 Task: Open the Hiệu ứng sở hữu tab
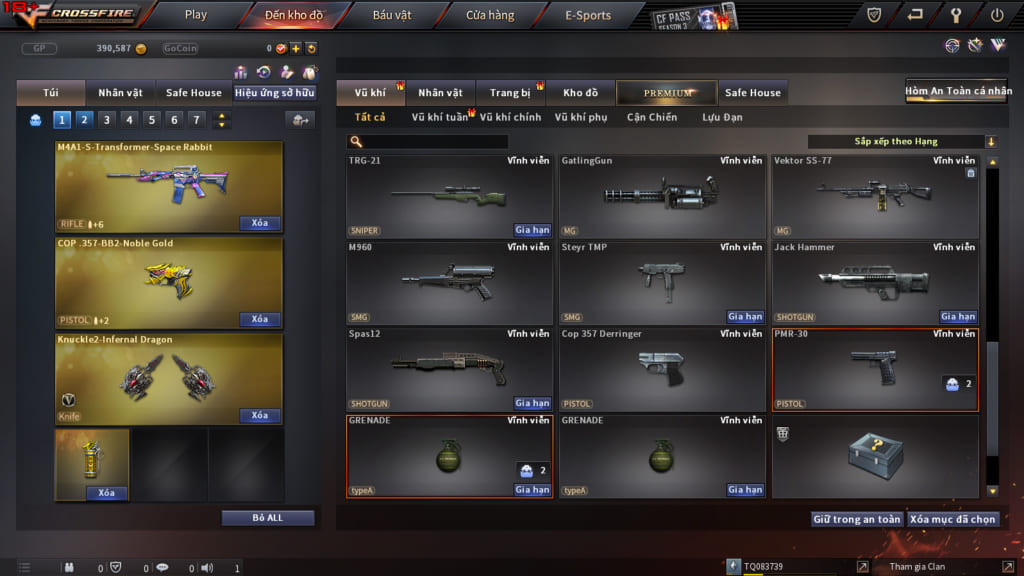click(x=275, y=93)
